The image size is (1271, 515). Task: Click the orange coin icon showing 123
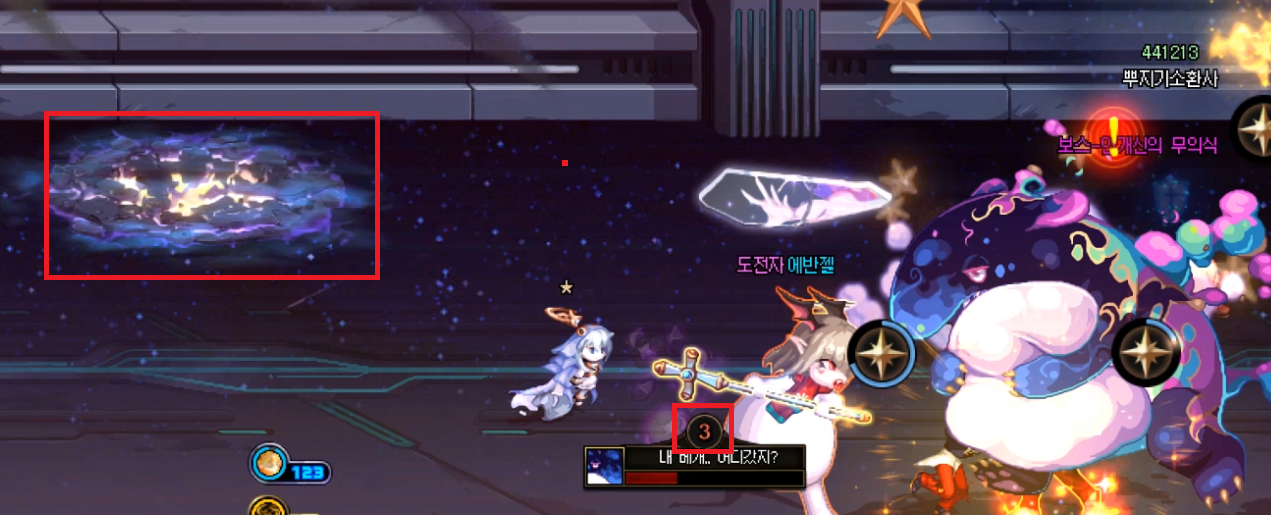coord(269,463)
